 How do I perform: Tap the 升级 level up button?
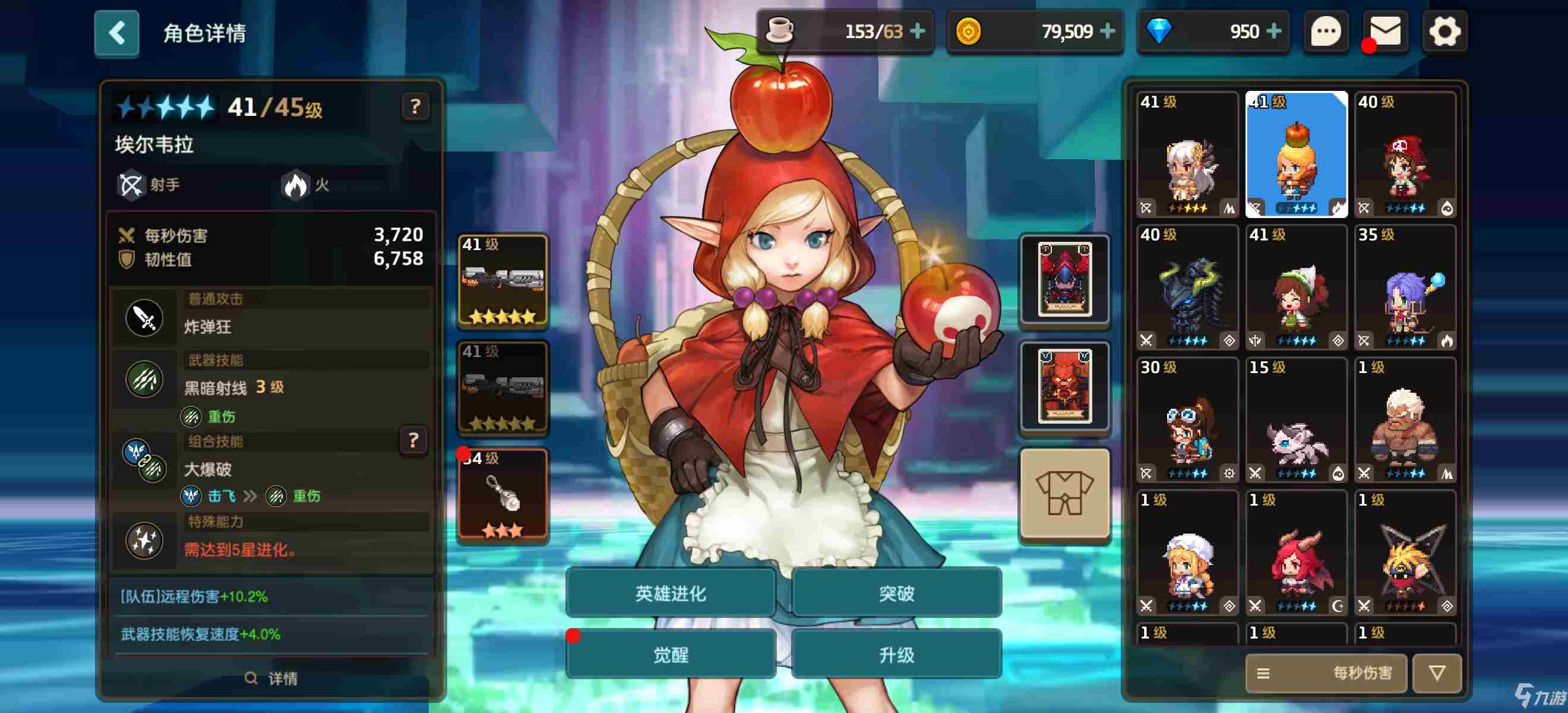pyautogui.click(x=896, y=655)
